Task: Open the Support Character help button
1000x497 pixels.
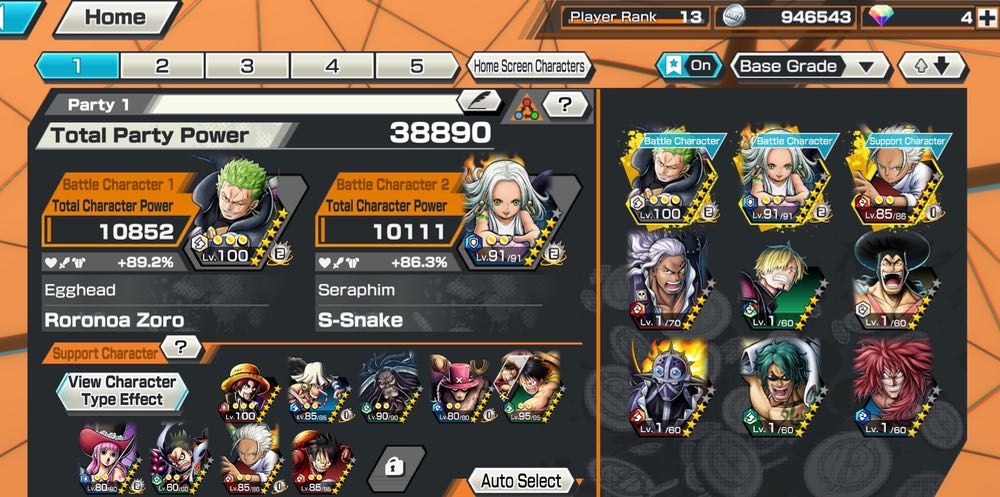Action: point(181,348)
